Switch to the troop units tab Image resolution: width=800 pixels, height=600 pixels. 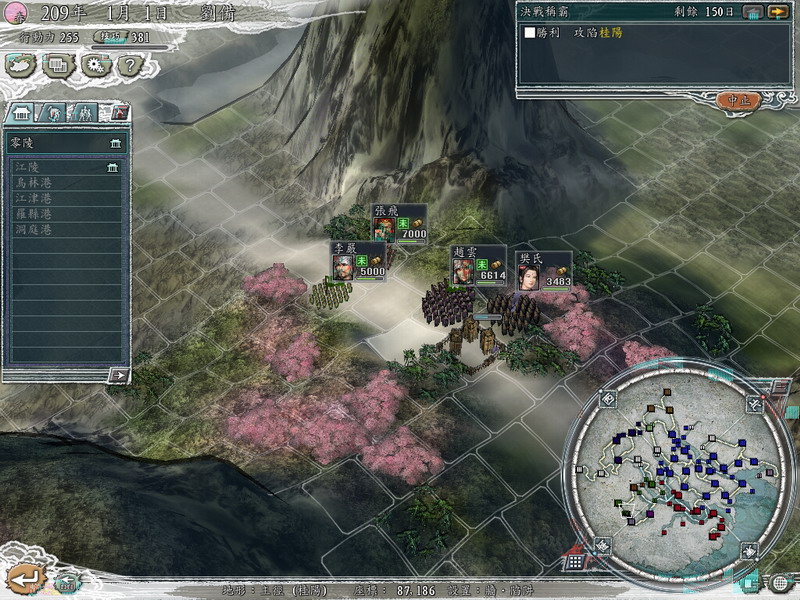pos(86,112)
